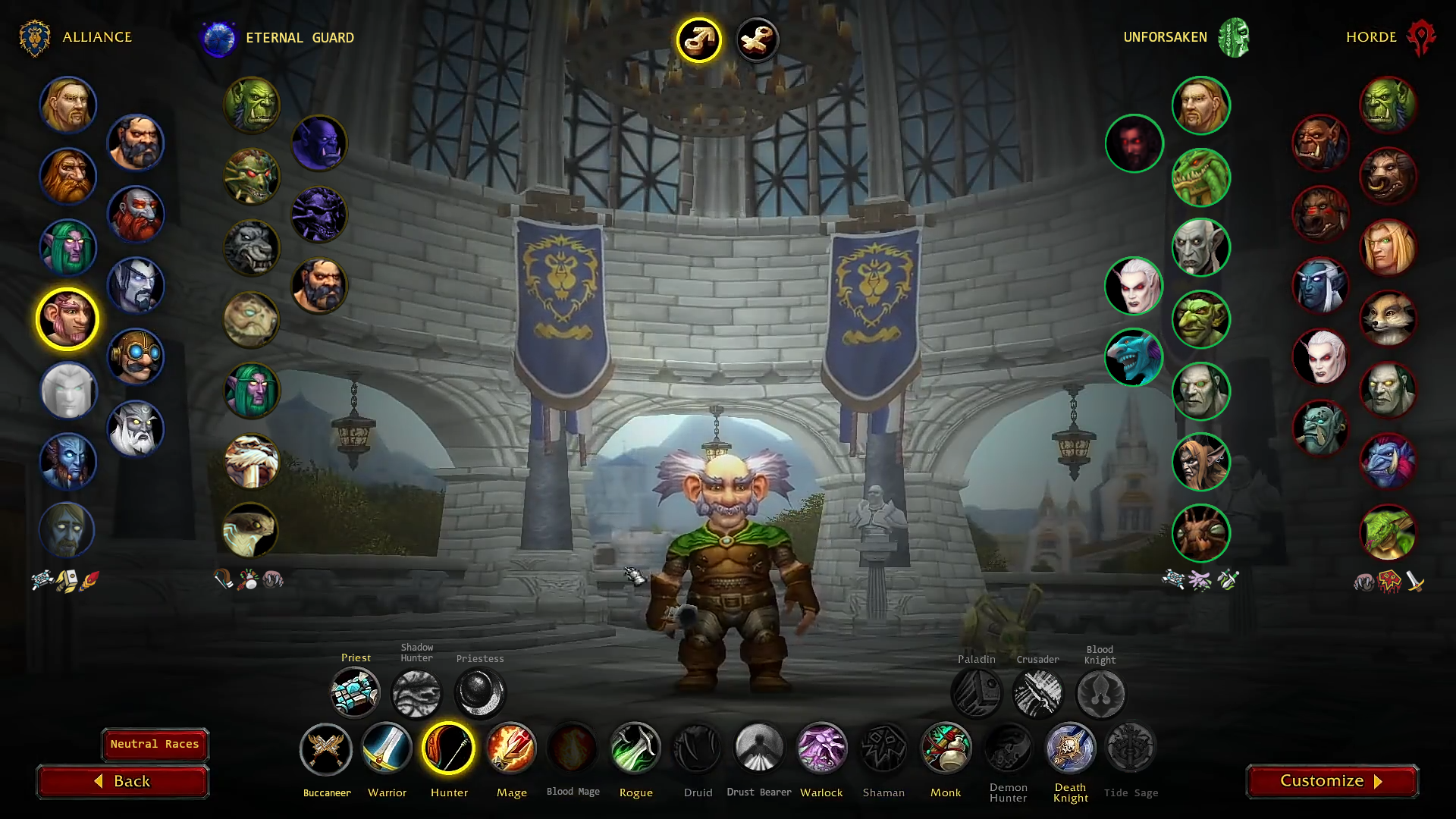
Task: Go back using the Back button
Action: 123,781
